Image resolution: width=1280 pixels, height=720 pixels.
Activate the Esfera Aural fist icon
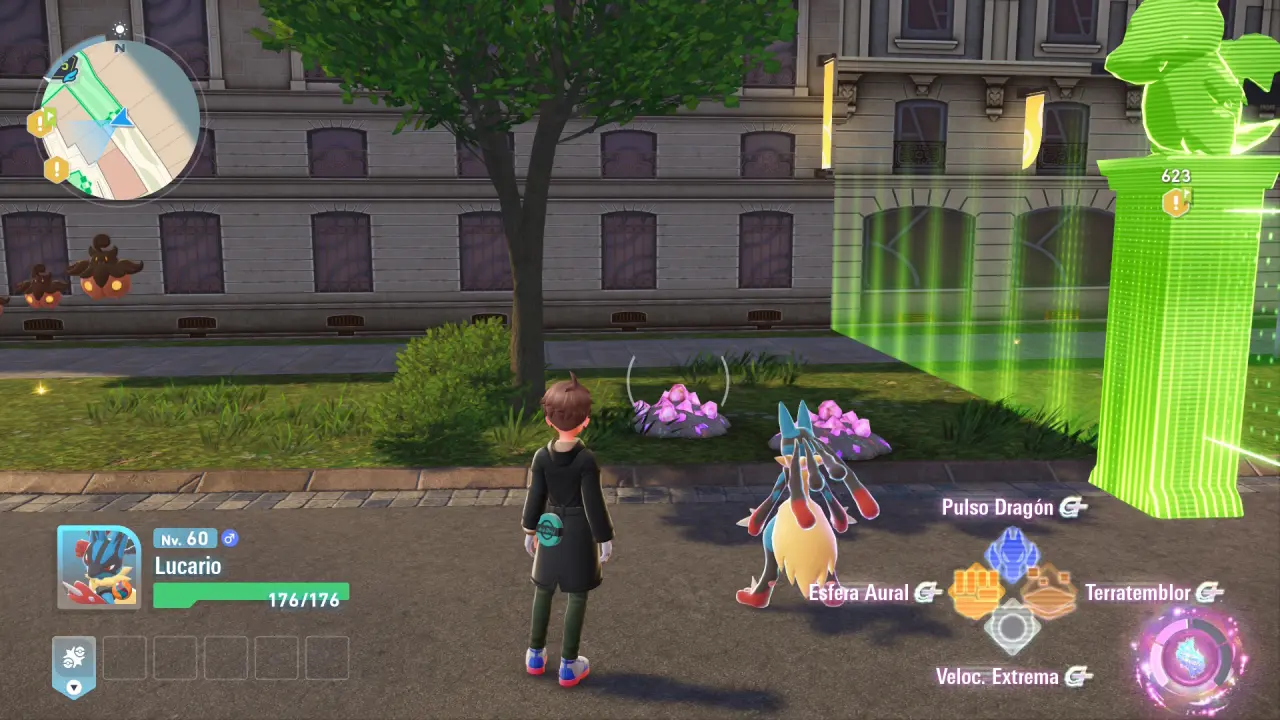click(976, 592)
